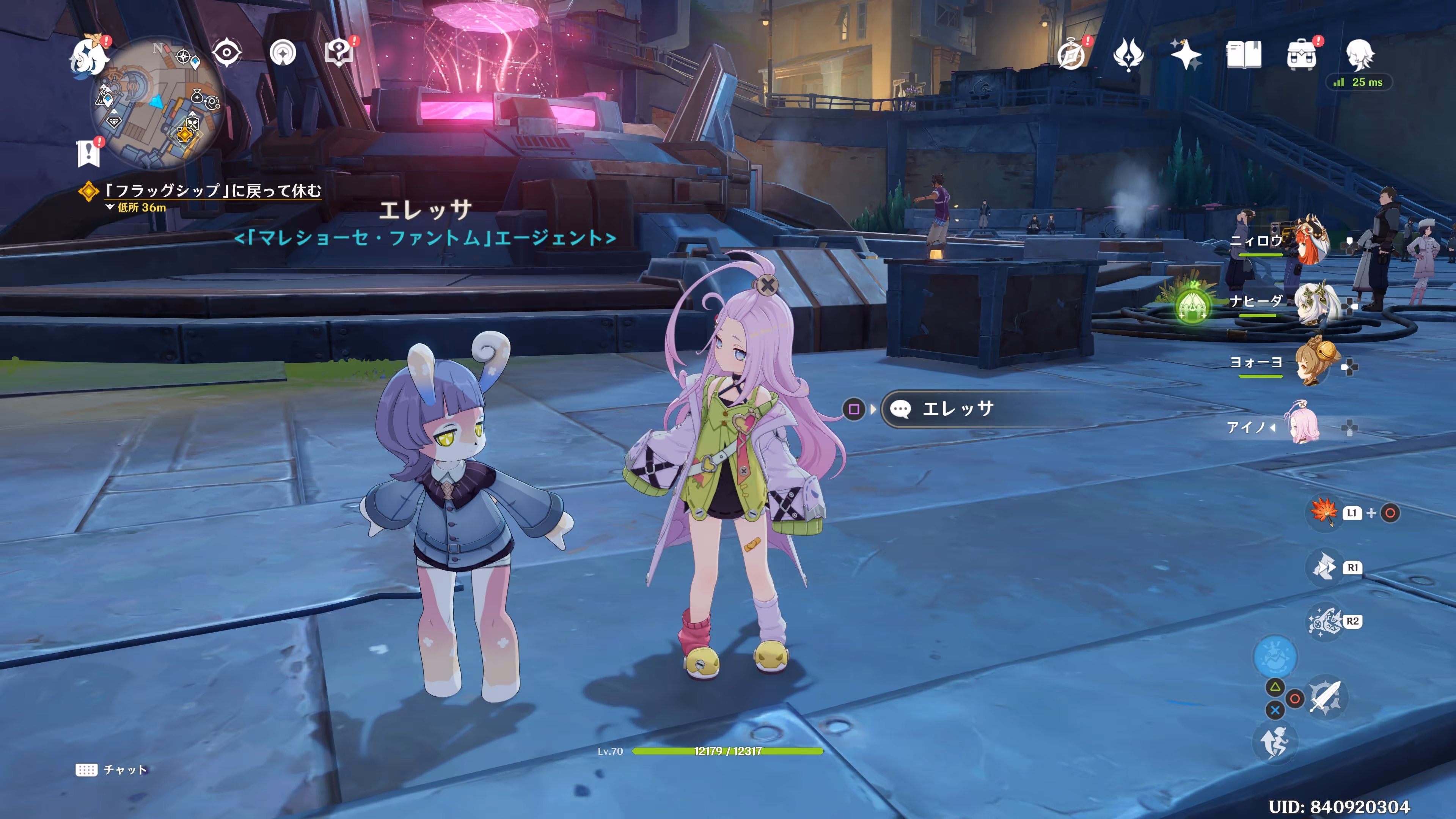
Task: Select the Flagship quest tracker text
Action: tap(212, 191)
